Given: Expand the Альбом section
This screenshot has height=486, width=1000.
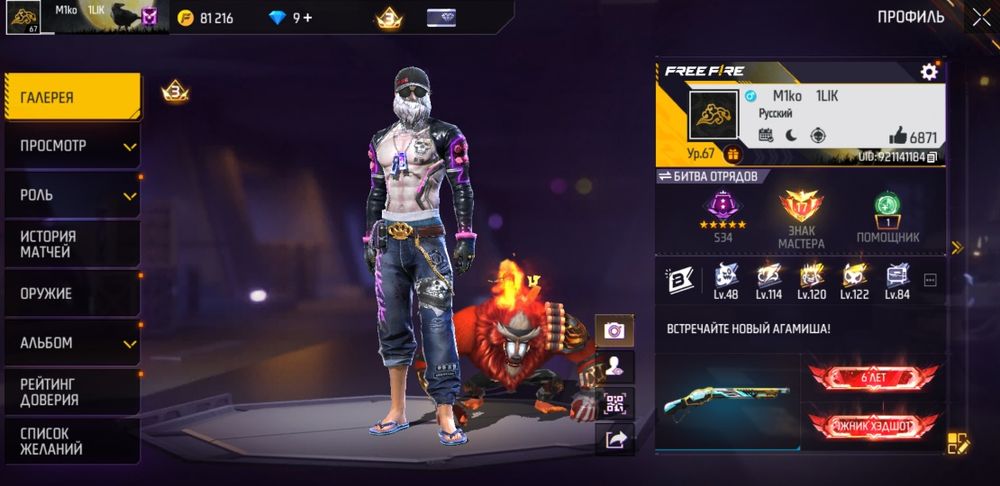Looking at the screenshot, I should click(70, 343).
